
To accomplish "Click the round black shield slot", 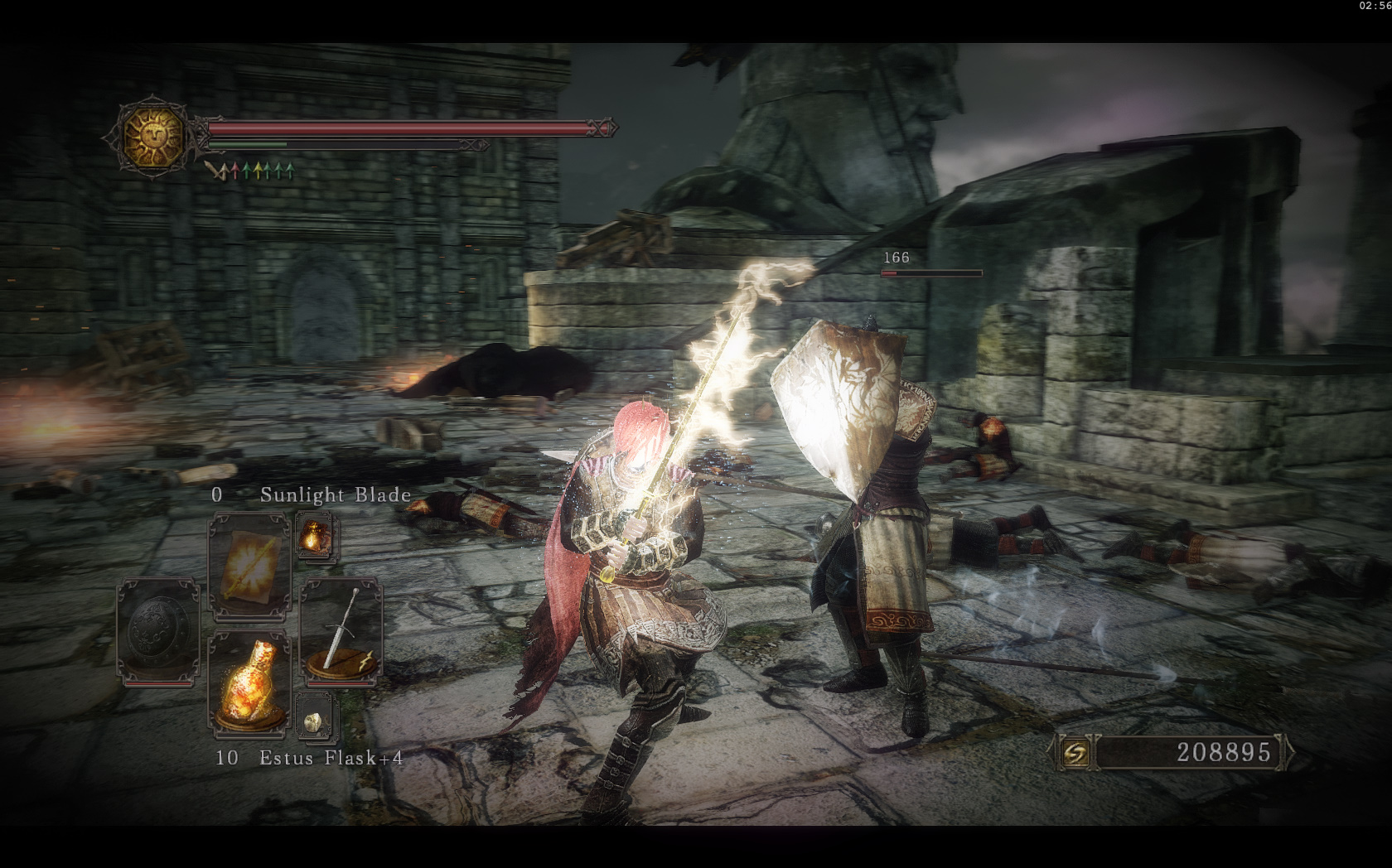I will click(x=158, y=629).
